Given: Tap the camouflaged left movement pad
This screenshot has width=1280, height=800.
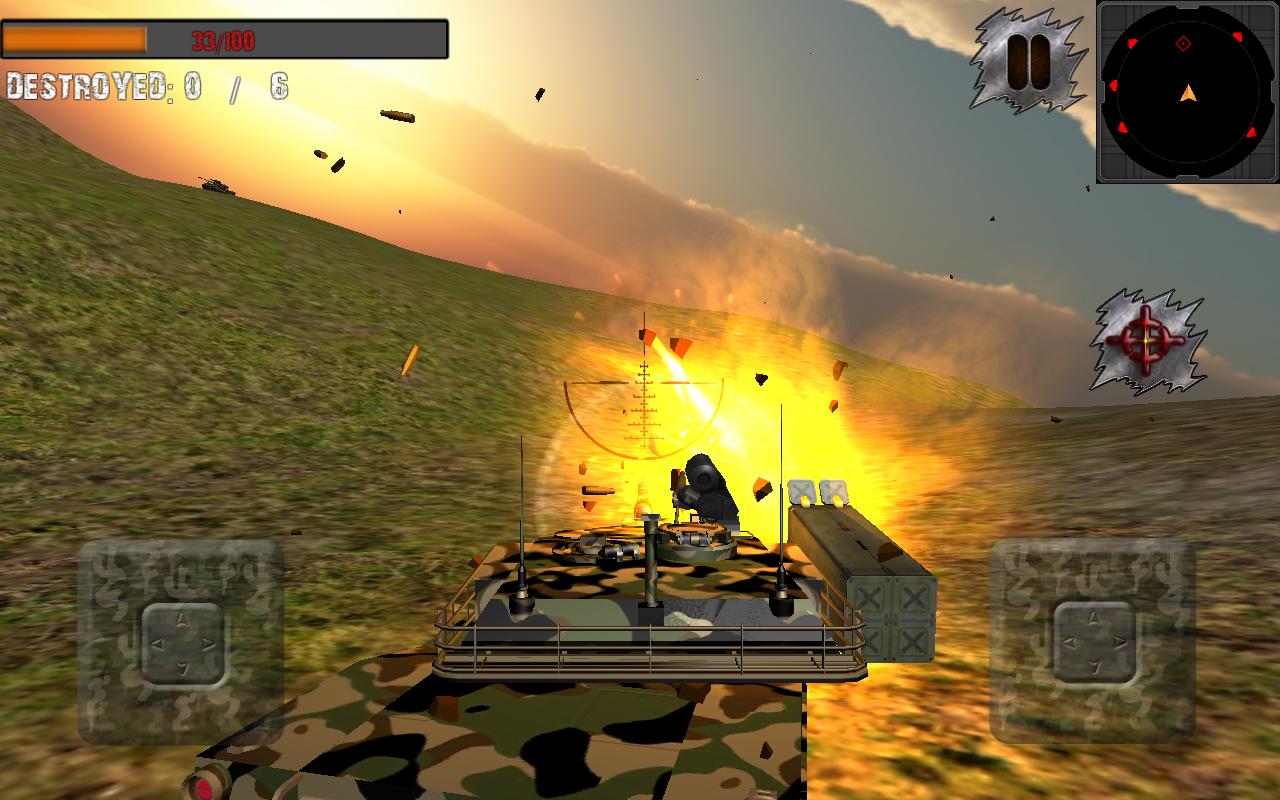Looking at the screenshot, I should (183, 643).
